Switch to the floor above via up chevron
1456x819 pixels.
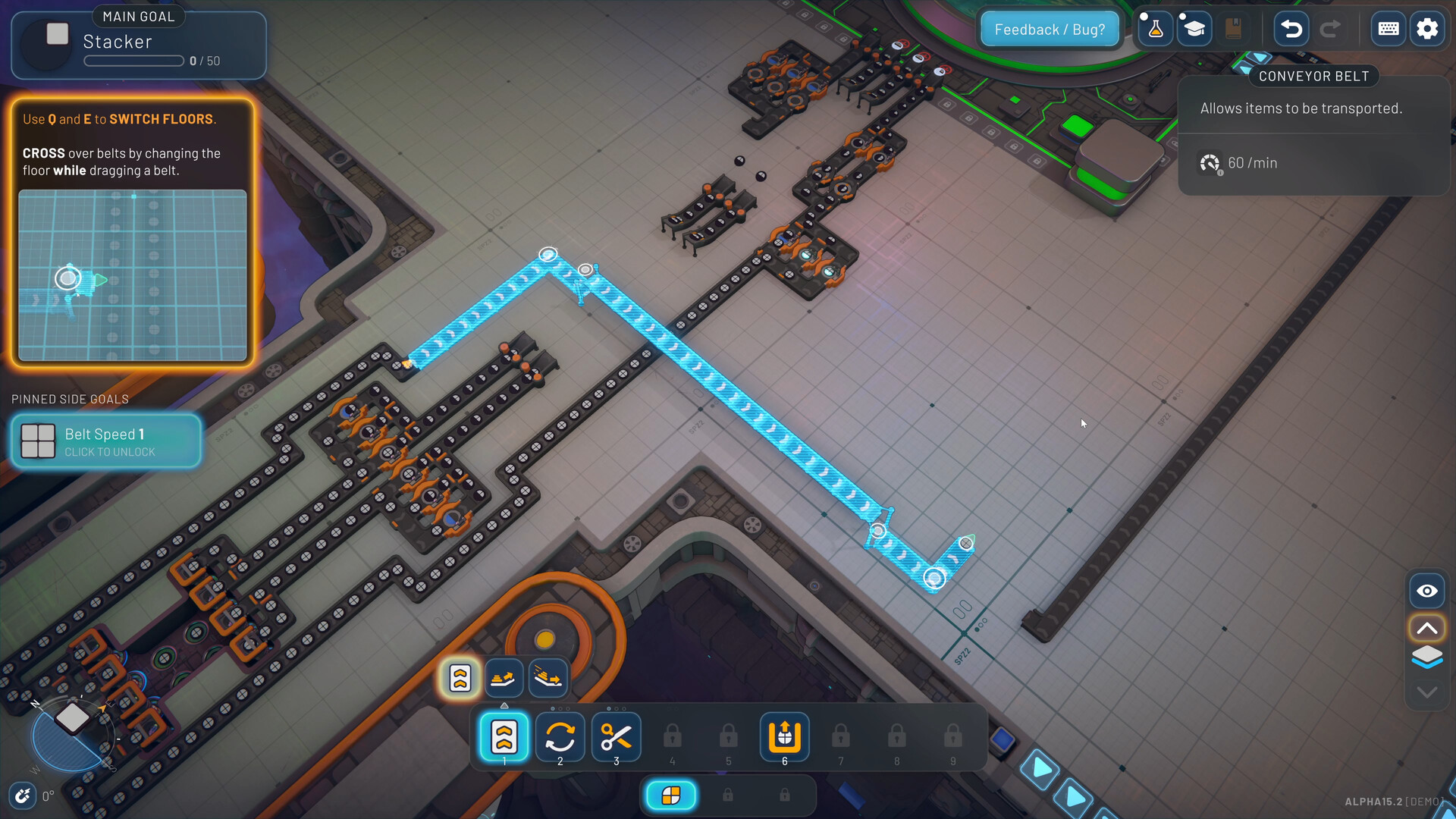coord(1427,627)
